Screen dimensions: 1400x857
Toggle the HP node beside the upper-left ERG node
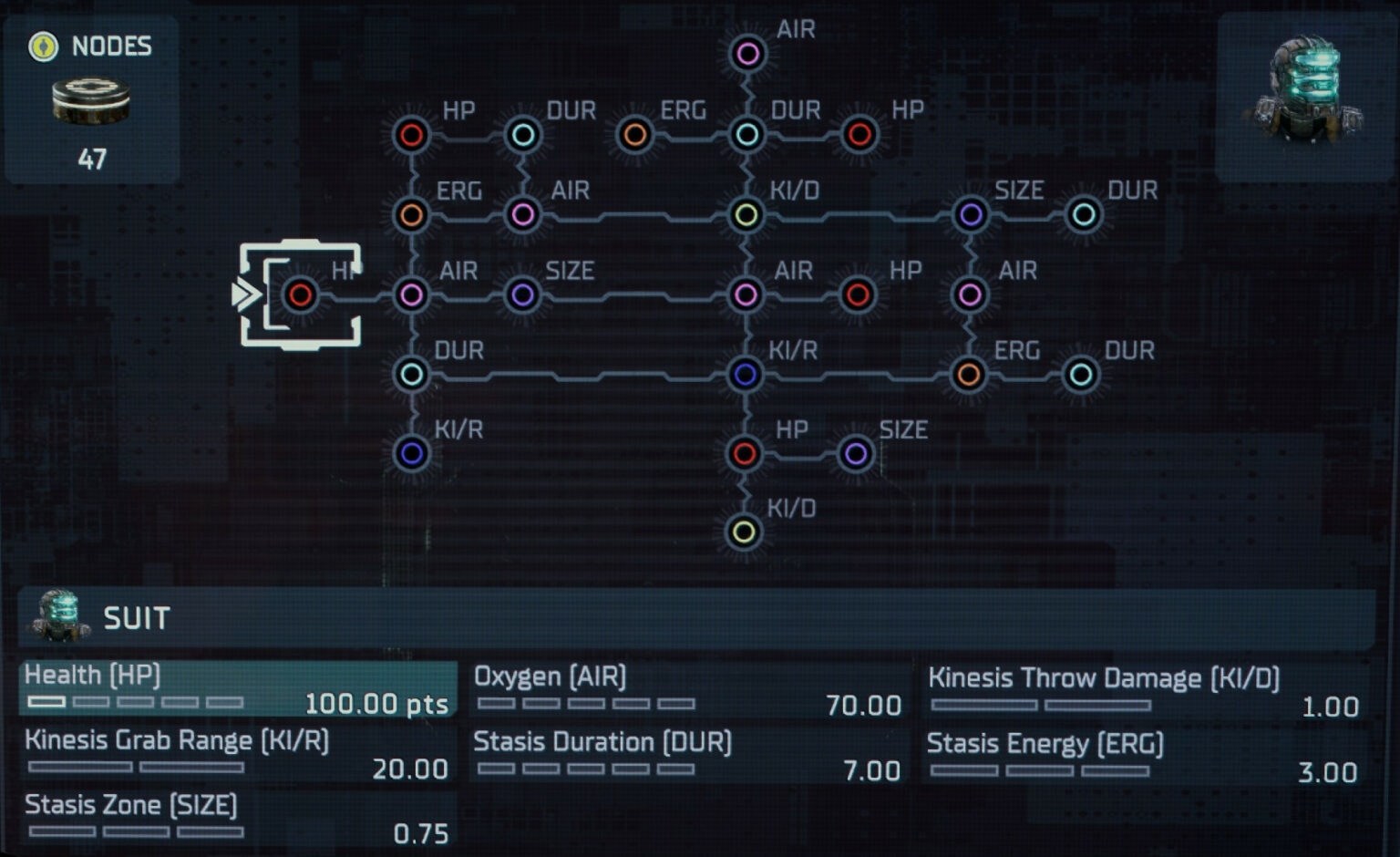pos(411,134)
